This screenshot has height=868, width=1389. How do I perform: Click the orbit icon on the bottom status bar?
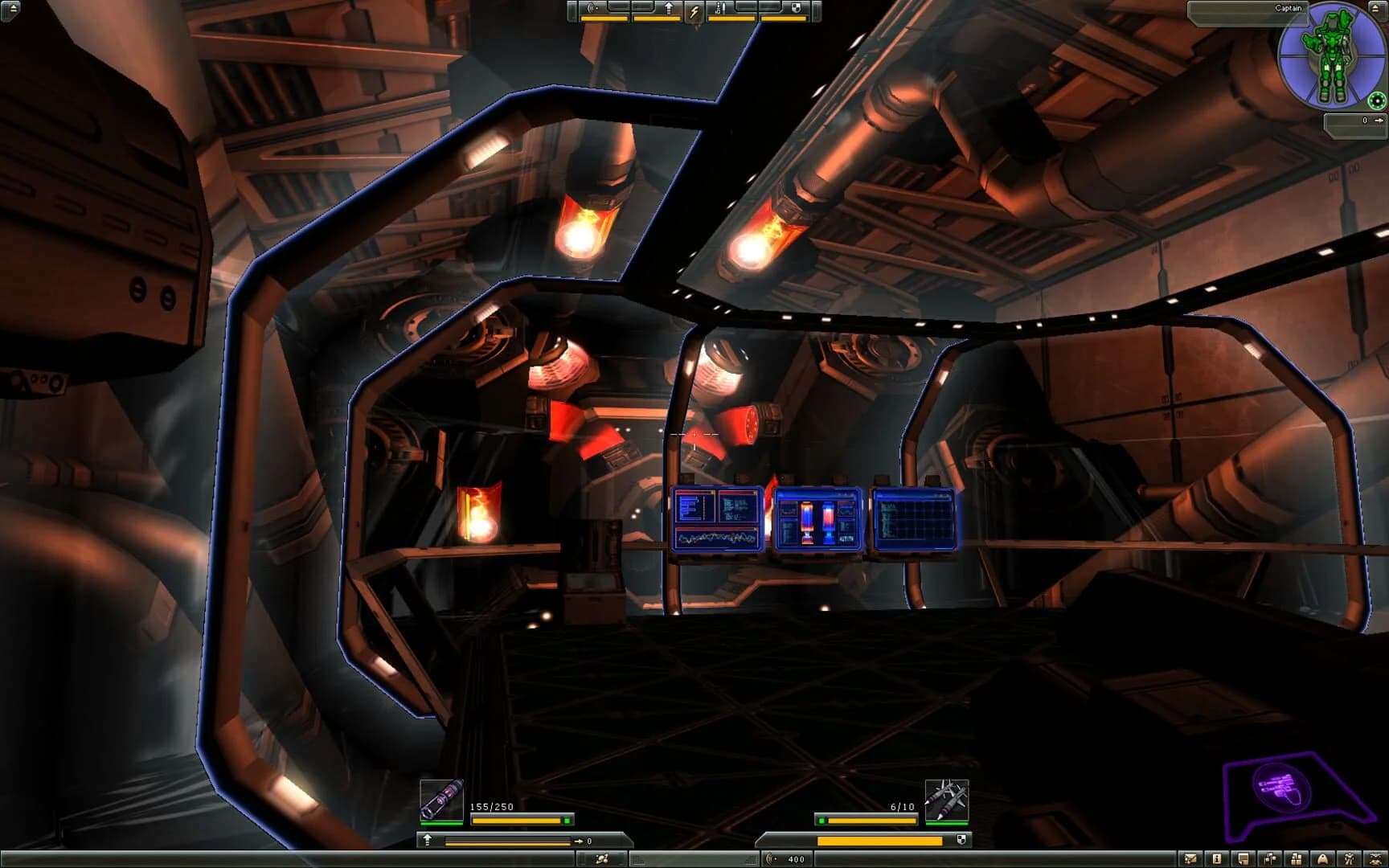(x=602, y=860)
